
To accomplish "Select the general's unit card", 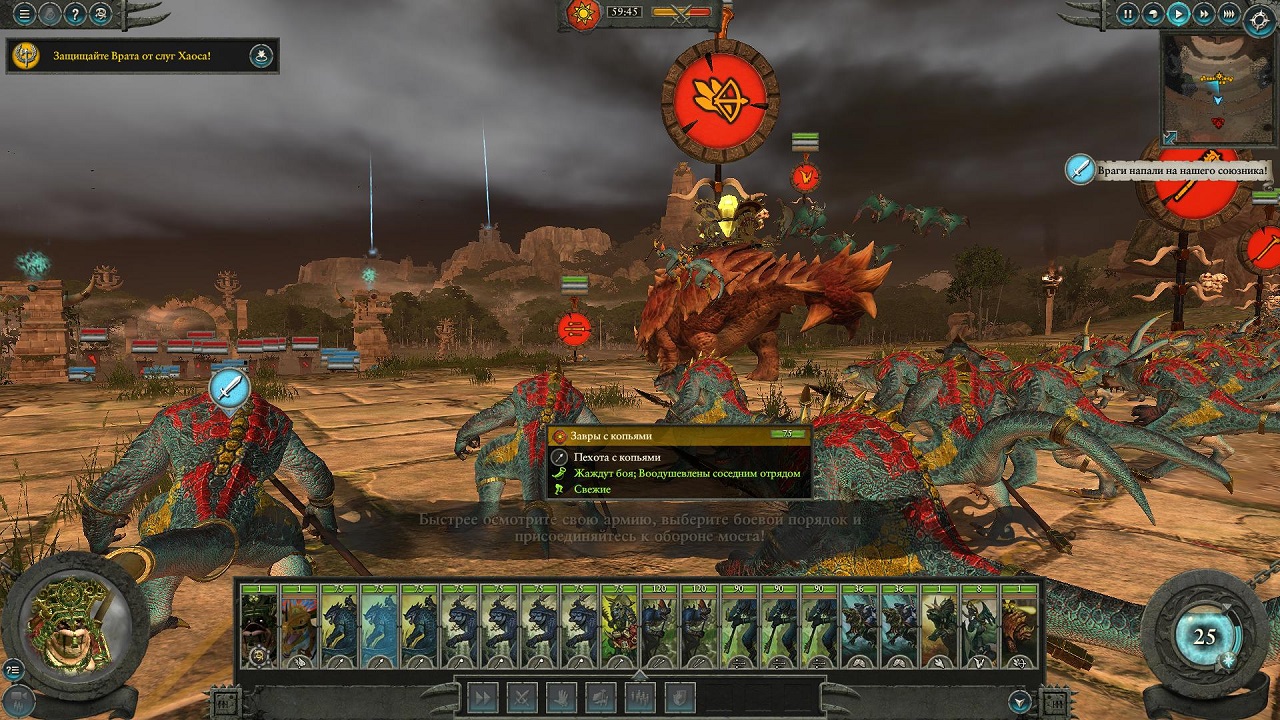I will [x=259, y=626].
